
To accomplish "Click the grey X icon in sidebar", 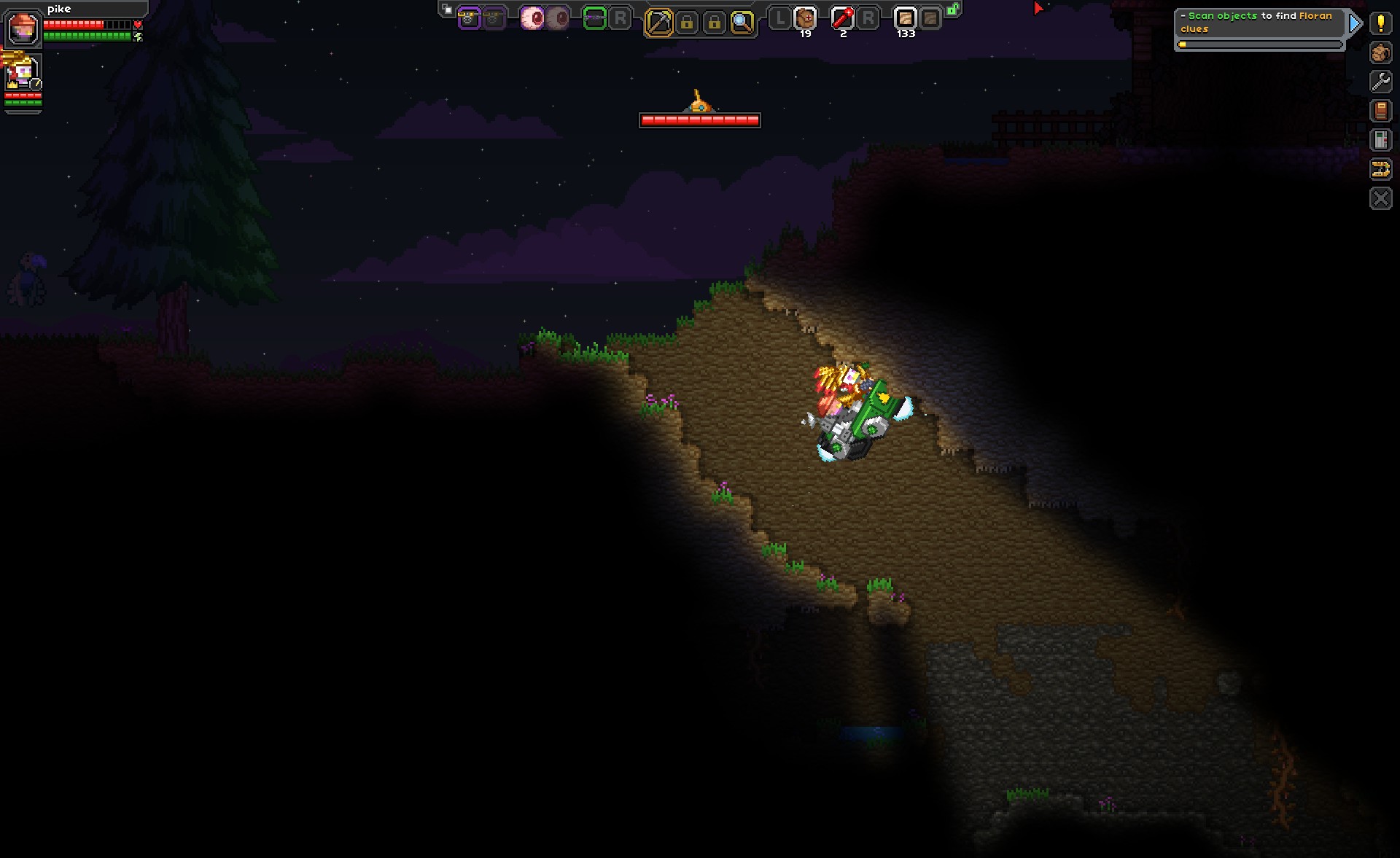I will [x=1380, y=198].
